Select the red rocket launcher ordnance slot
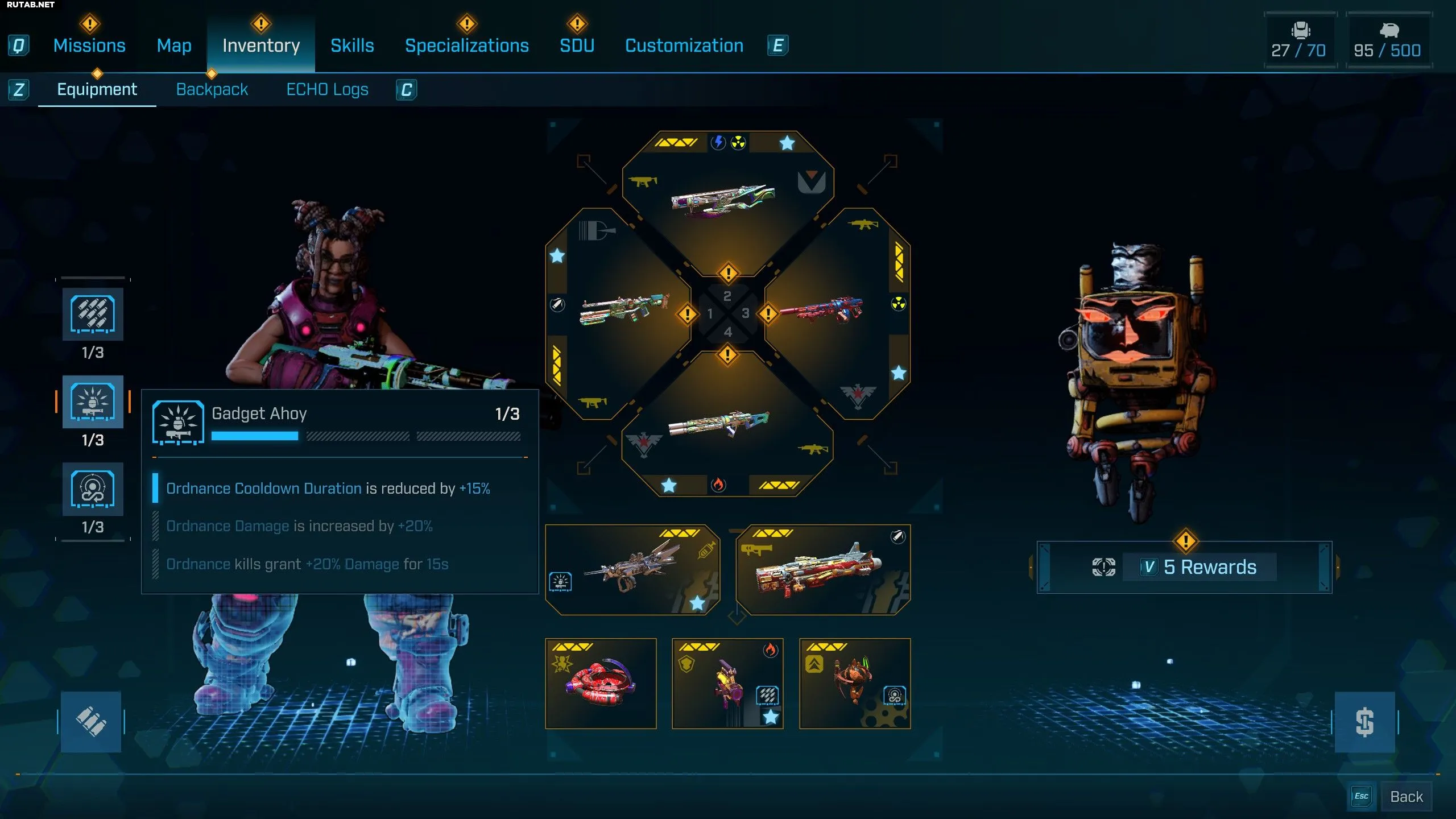 [x=822, y=570]
